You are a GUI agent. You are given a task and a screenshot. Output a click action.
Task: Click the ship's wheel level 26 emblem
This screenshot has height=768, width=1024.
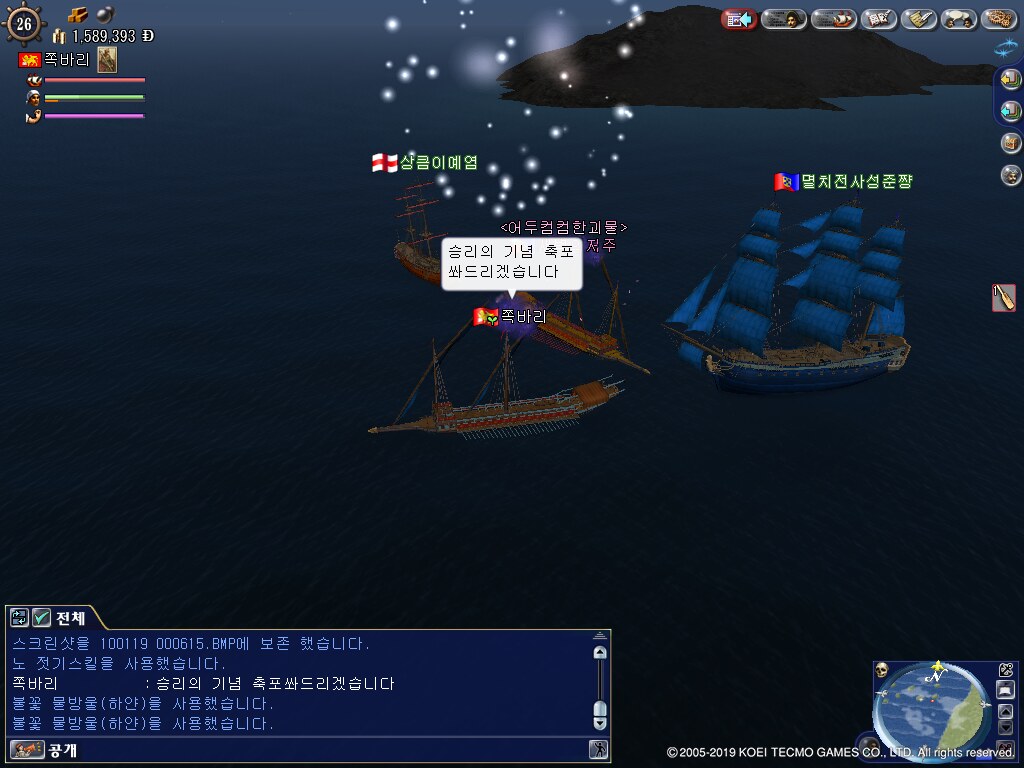(23, 22)
